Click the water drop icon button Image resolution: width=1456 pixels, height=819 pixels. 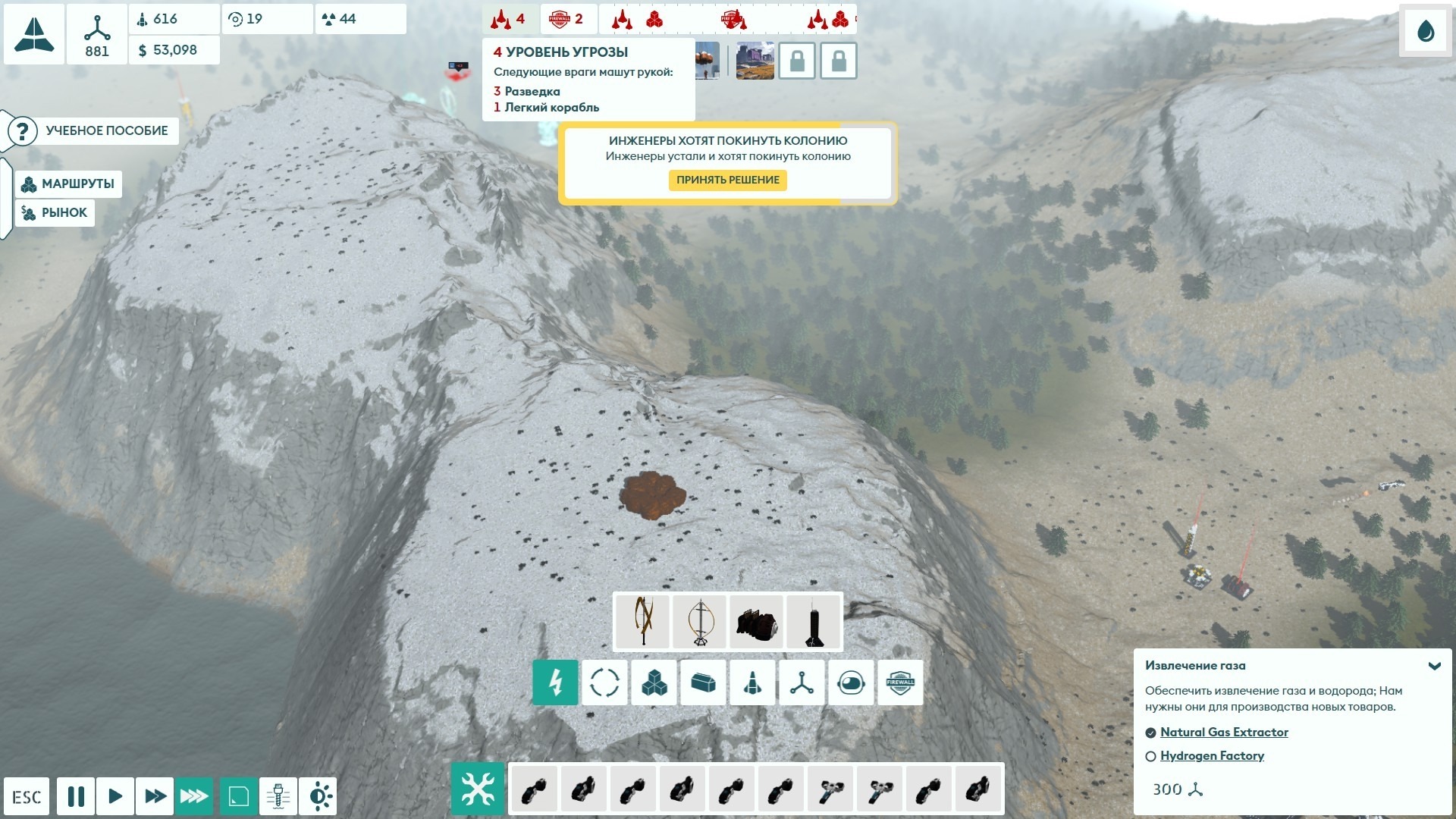[1426, 31]
